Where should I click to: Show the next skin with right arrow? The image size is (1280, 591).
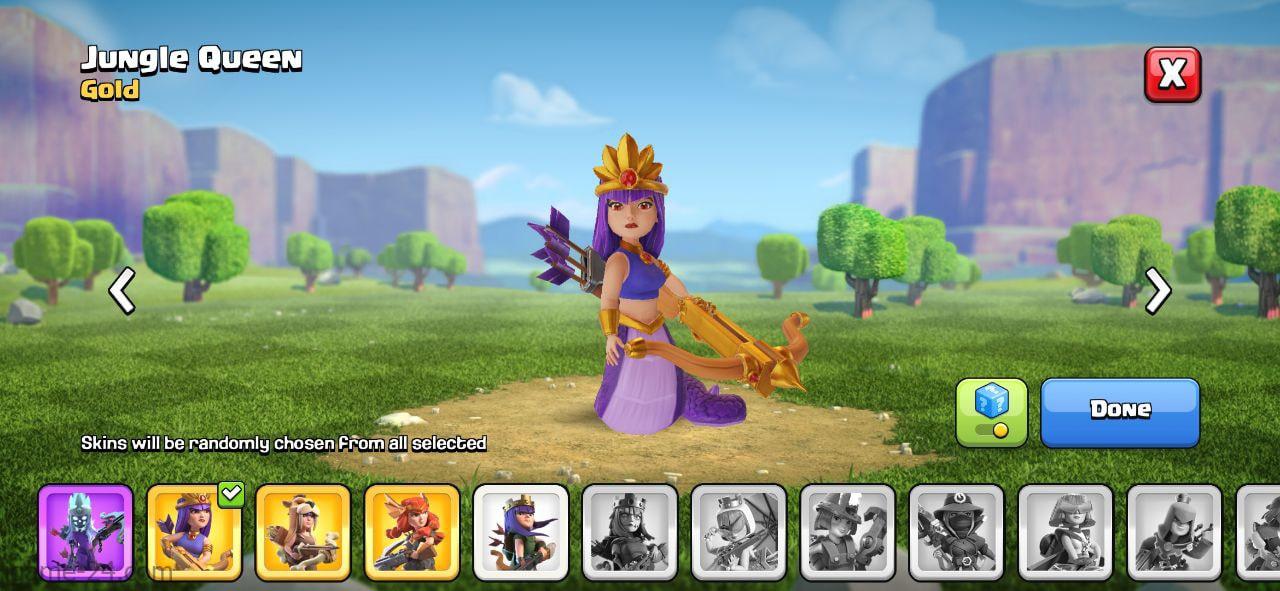tap(1157, 291)
